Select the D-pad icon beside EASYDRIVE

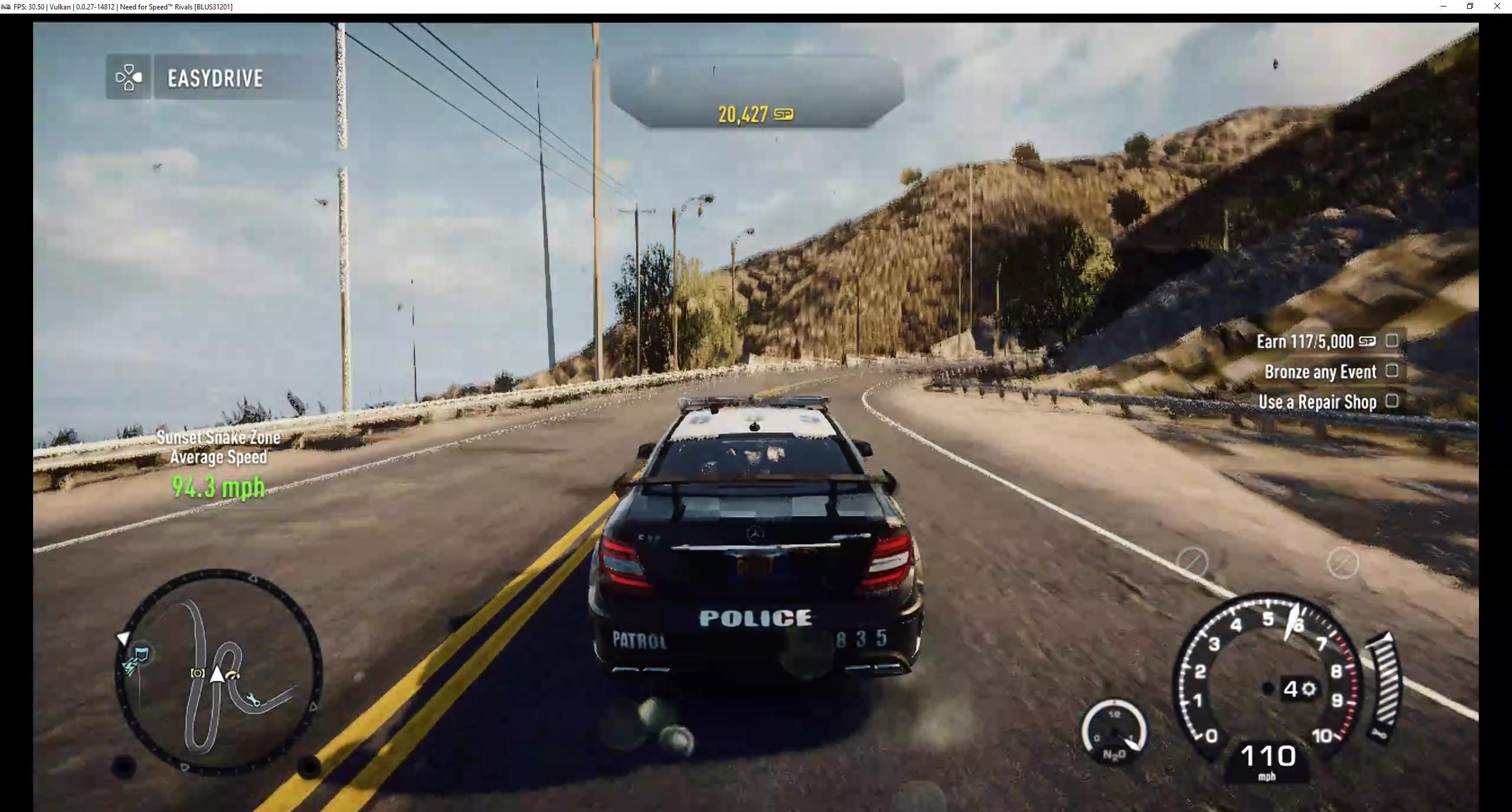point(129,77)
